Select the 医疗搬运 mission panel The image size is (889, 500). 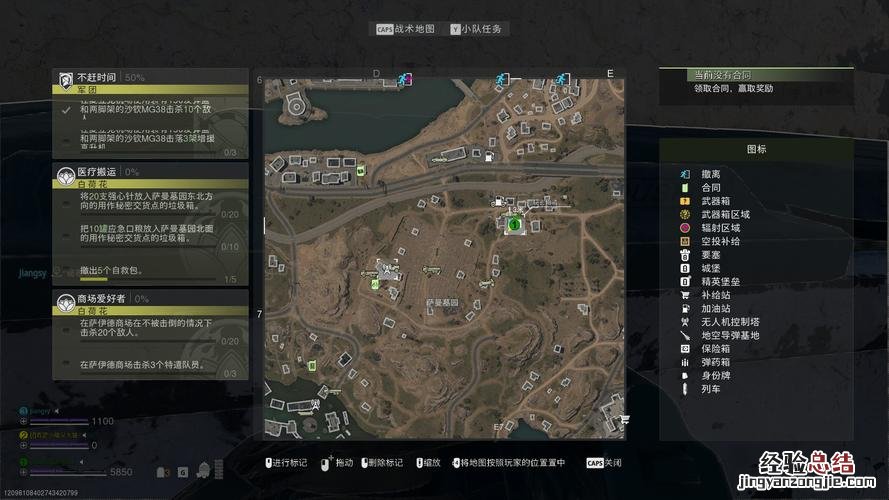(x=150, y=172)
